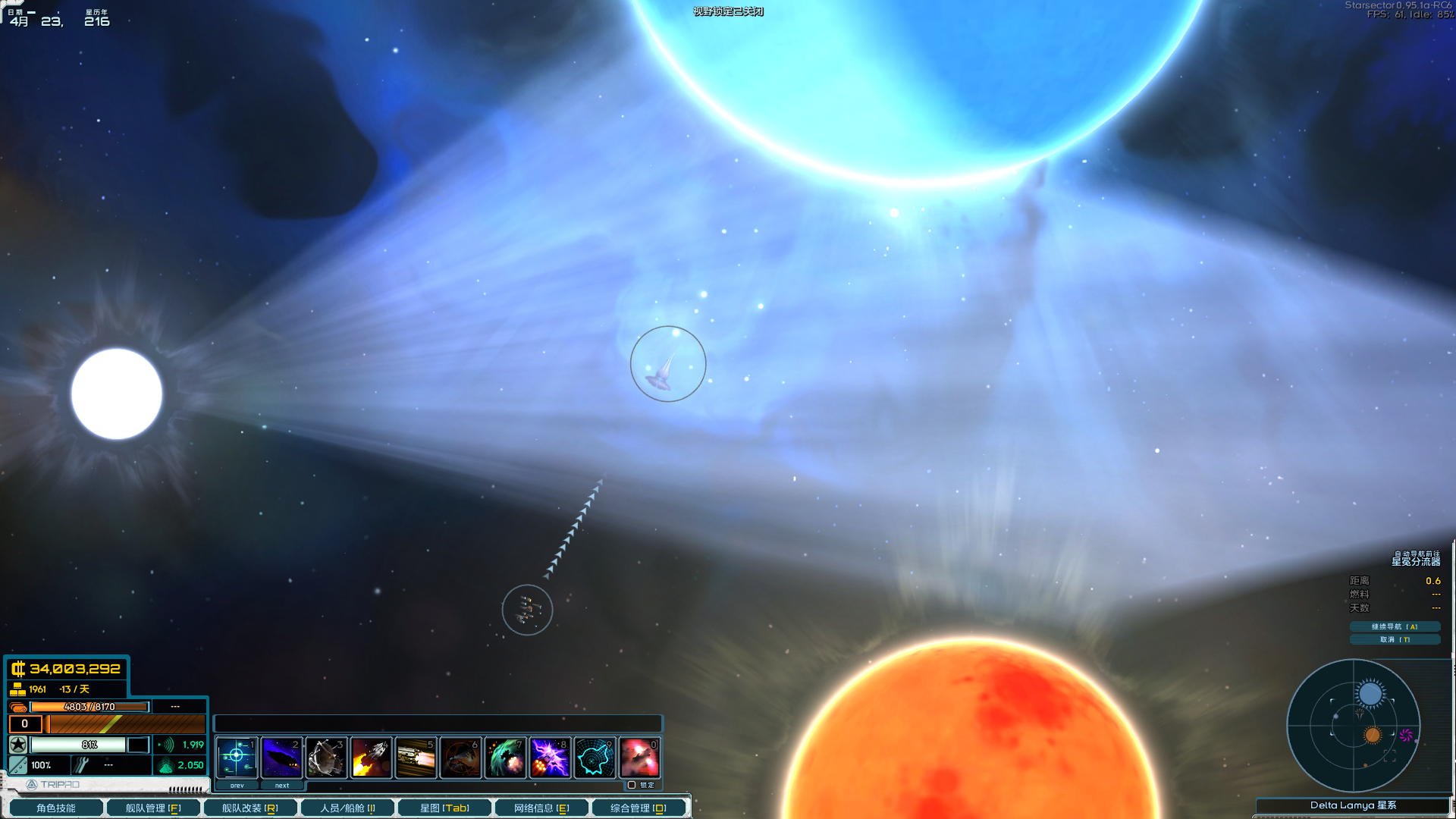Cancel autopilot with the 取消 button
Viewport: 1456px width, 819px height.
click(1394, 639)
